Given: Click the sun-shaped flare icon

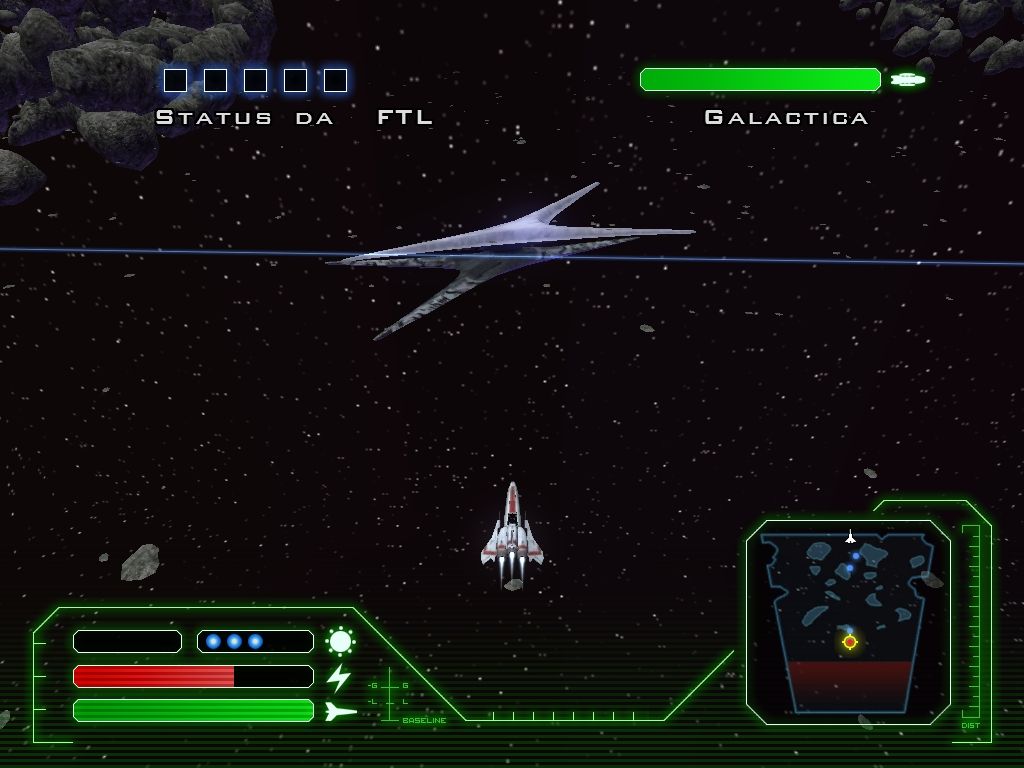Looking at the screenshot, I should tap(340, 641).
